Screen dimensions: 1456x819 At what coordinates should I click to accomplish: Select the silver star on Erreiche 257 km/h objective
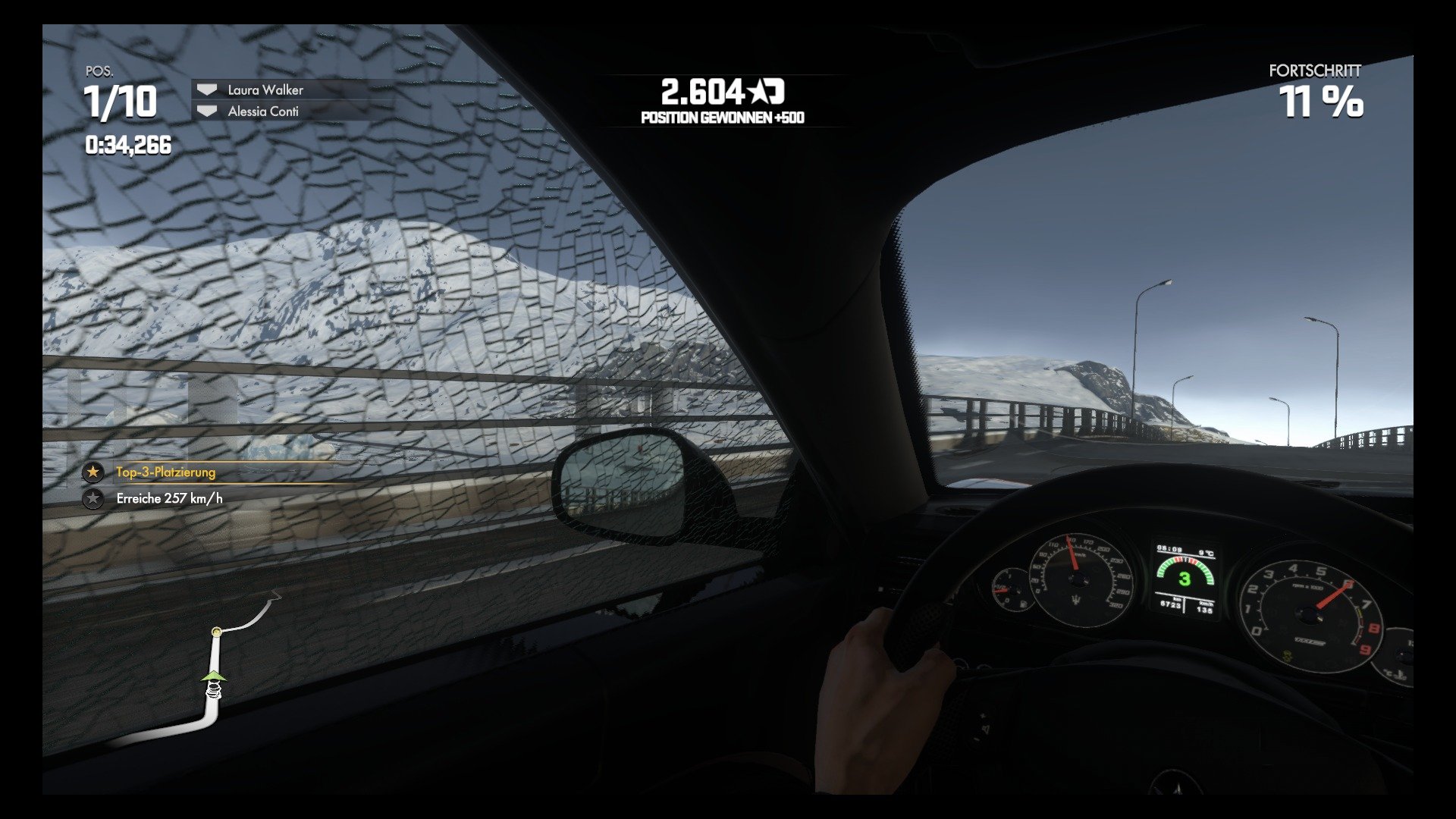93,498
